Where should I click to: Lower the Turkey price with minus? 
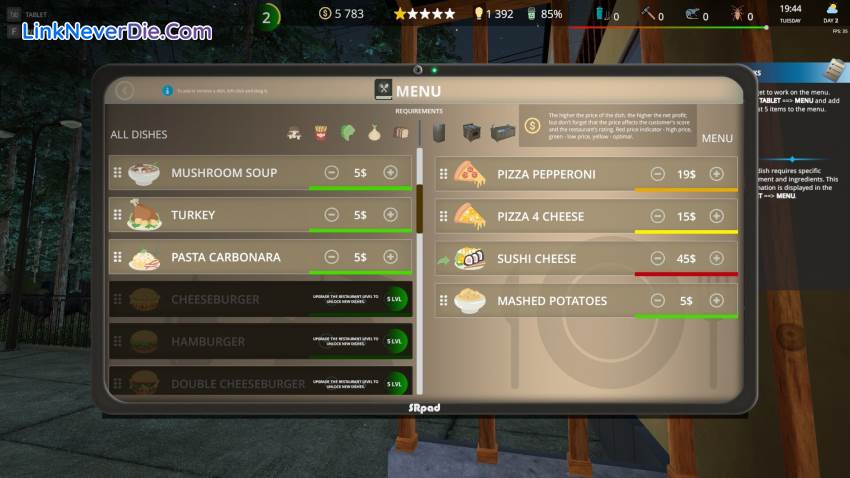click(332, 215)
